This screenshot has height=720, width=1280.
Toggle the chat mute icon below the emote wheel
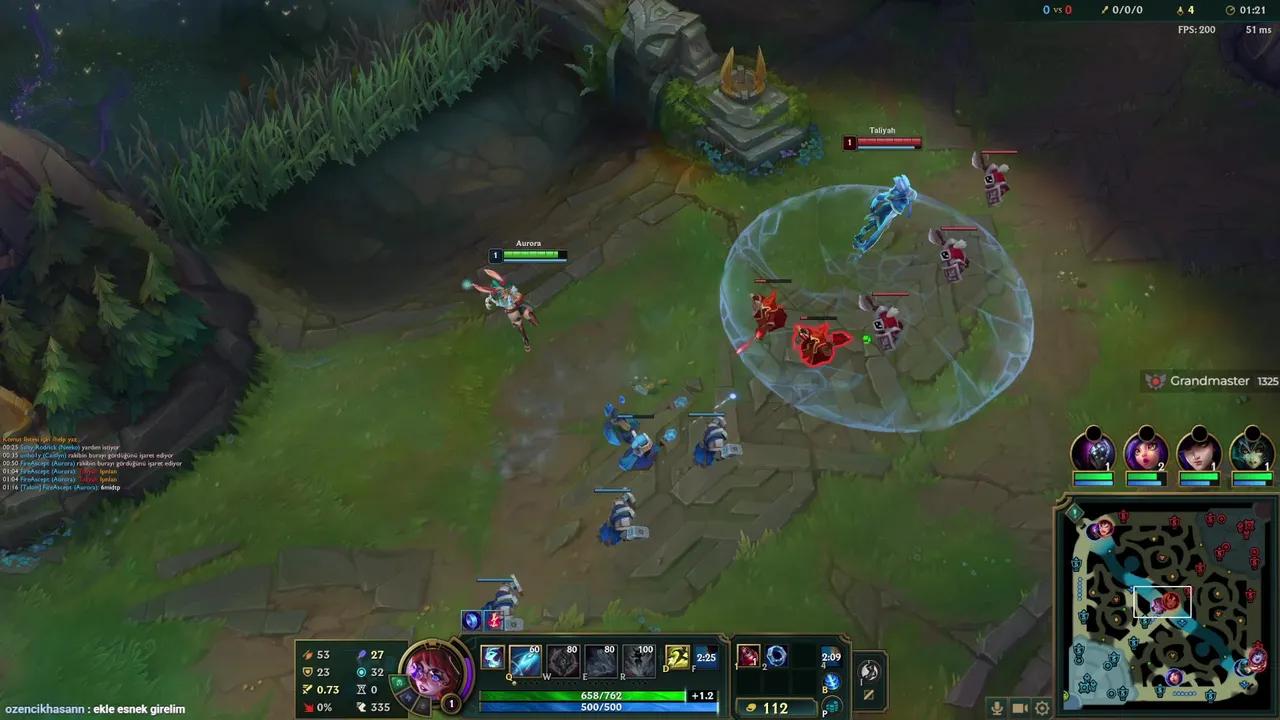tap(868, 694)
